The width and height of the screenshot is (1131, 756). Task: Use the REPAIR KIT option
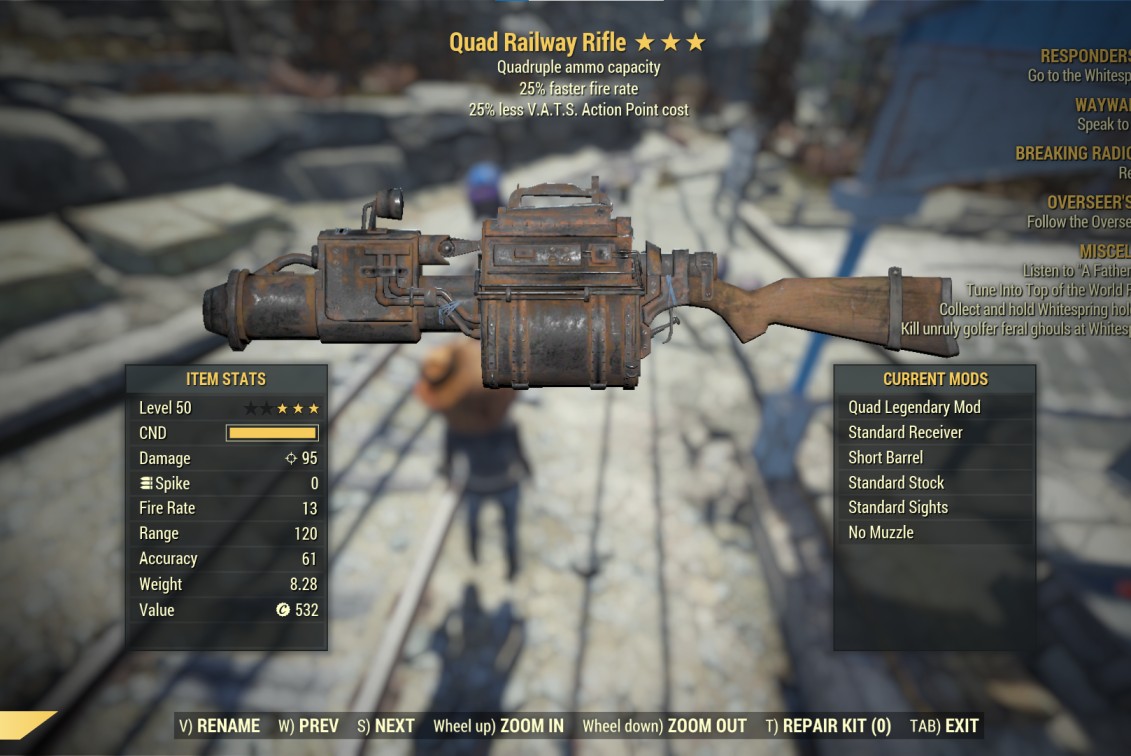(x=828, y=726)
